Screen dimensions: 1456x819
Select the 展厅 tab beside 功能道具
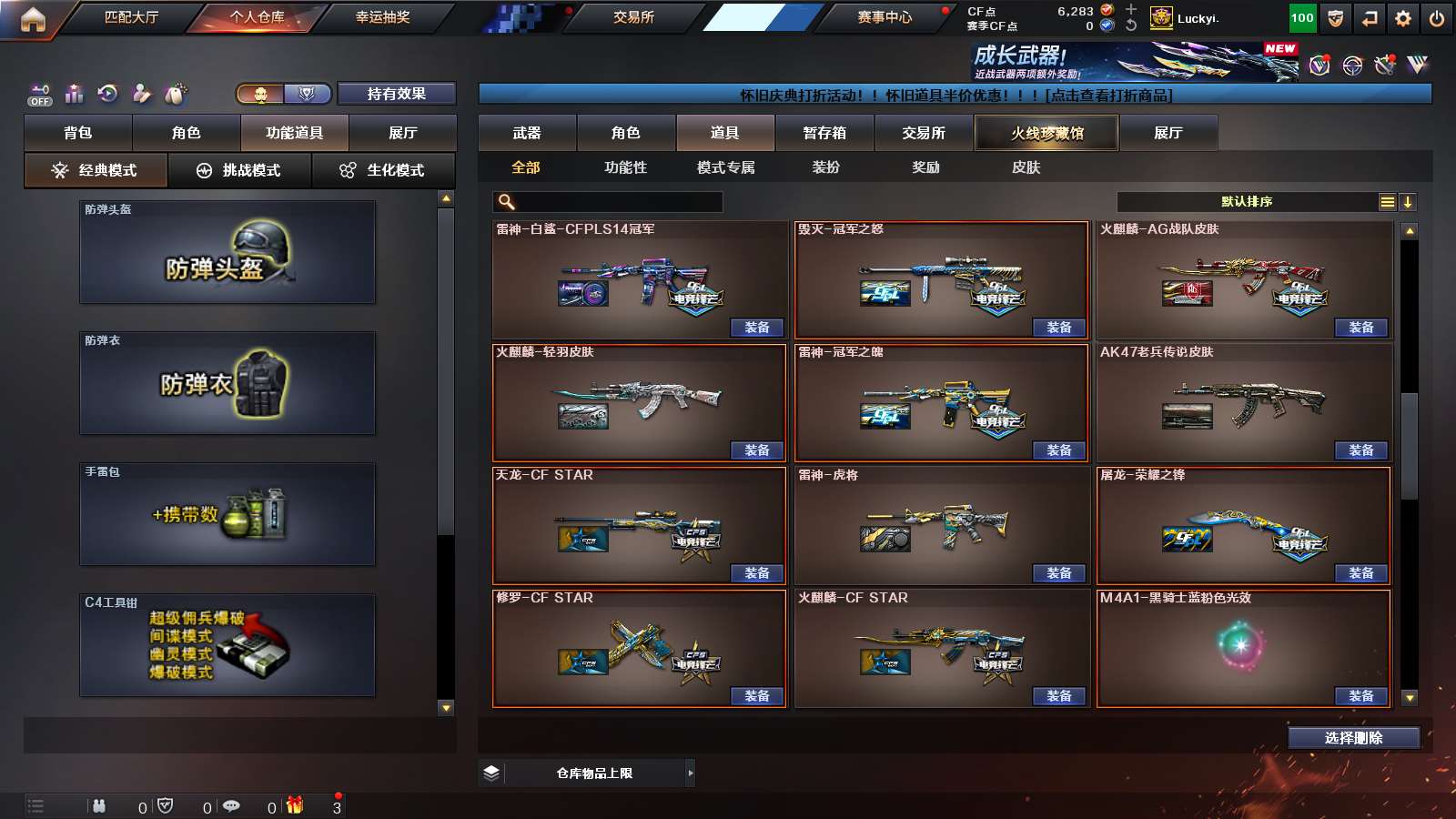tap(402, 133)
